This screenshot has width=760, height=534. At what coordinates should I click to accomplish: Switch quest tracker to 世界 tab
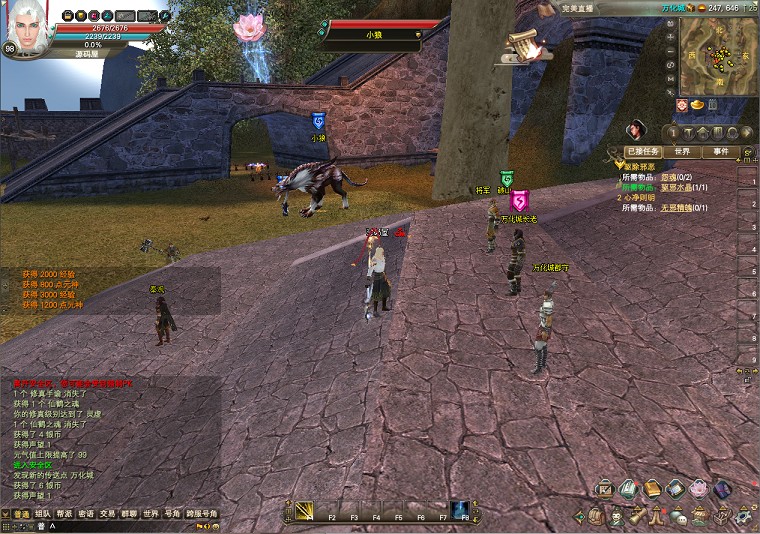[682, 151]
